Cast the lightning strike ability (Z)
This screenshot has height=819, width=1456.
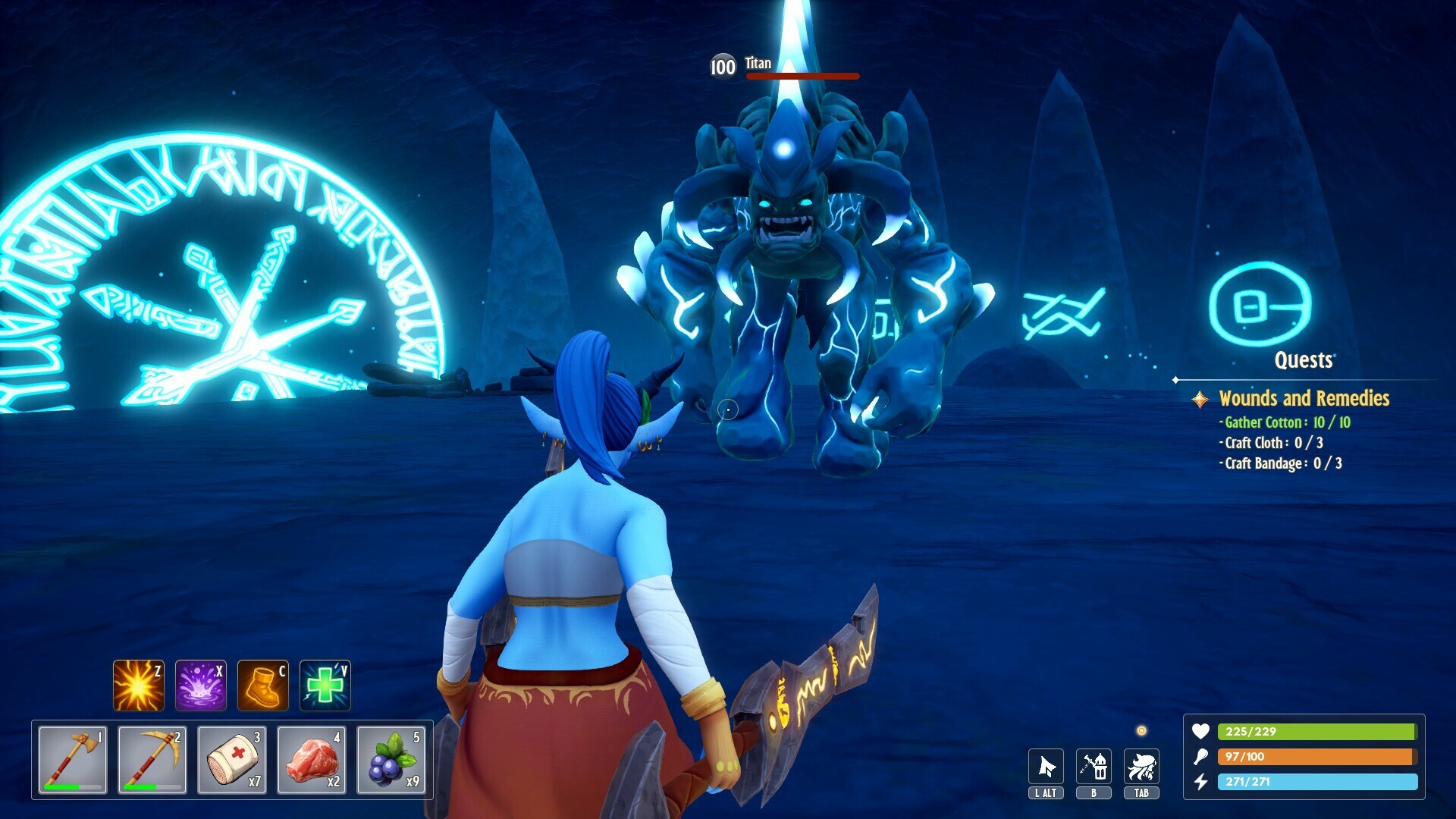138,685
